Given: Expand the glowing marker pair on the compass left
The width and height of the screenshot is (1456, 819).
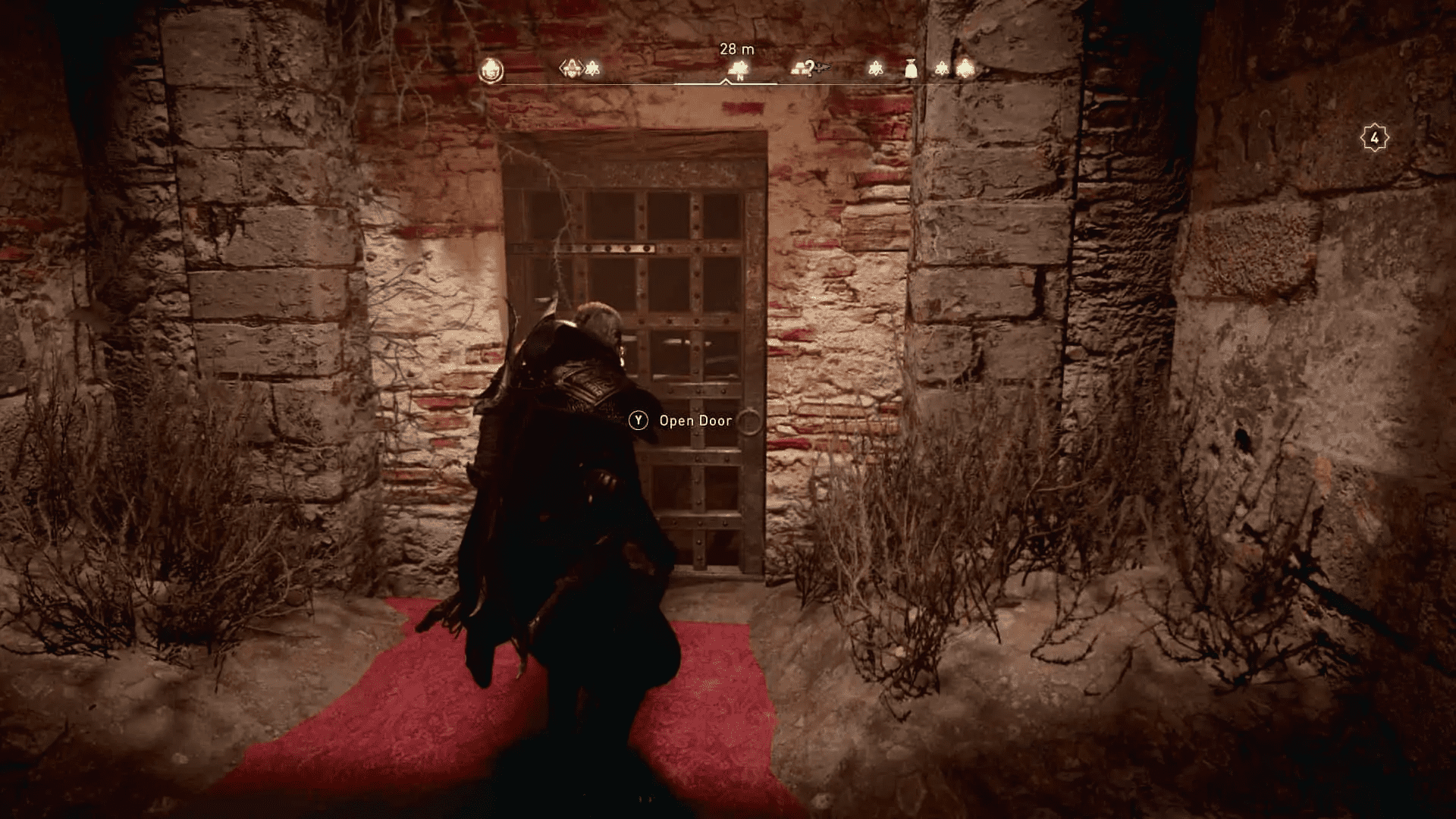Looking at the screenshot, I should [582, 68].
